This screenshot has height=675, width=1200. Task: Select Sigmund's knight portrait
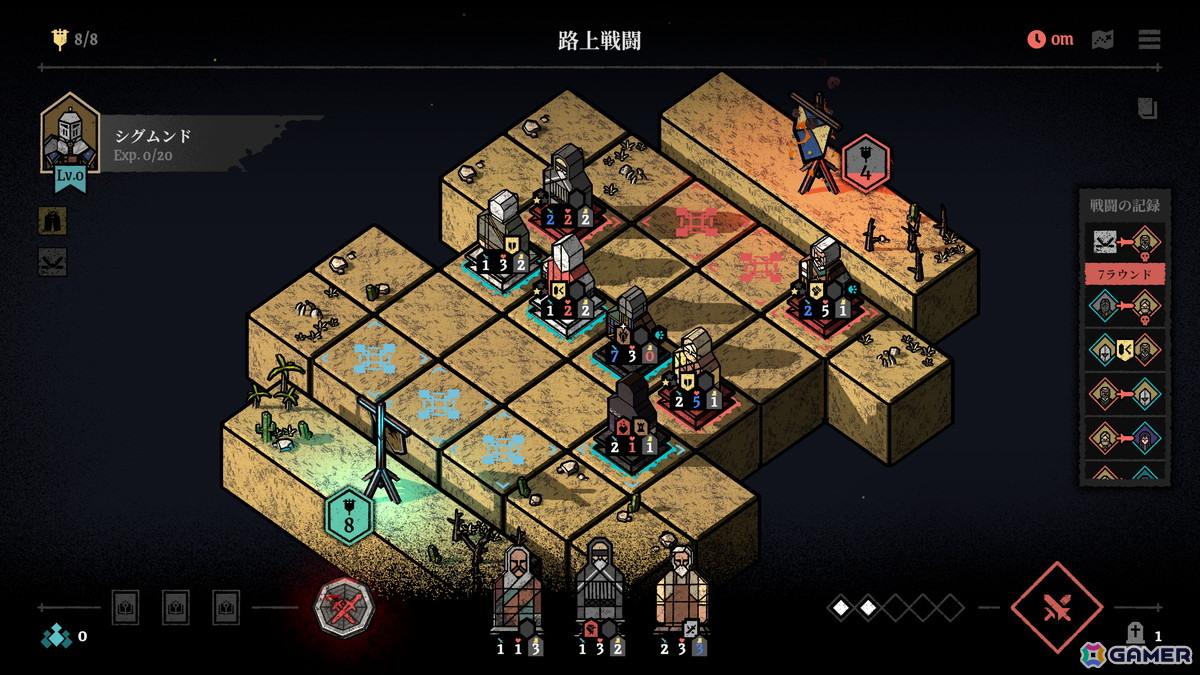[x=69, y=139]
